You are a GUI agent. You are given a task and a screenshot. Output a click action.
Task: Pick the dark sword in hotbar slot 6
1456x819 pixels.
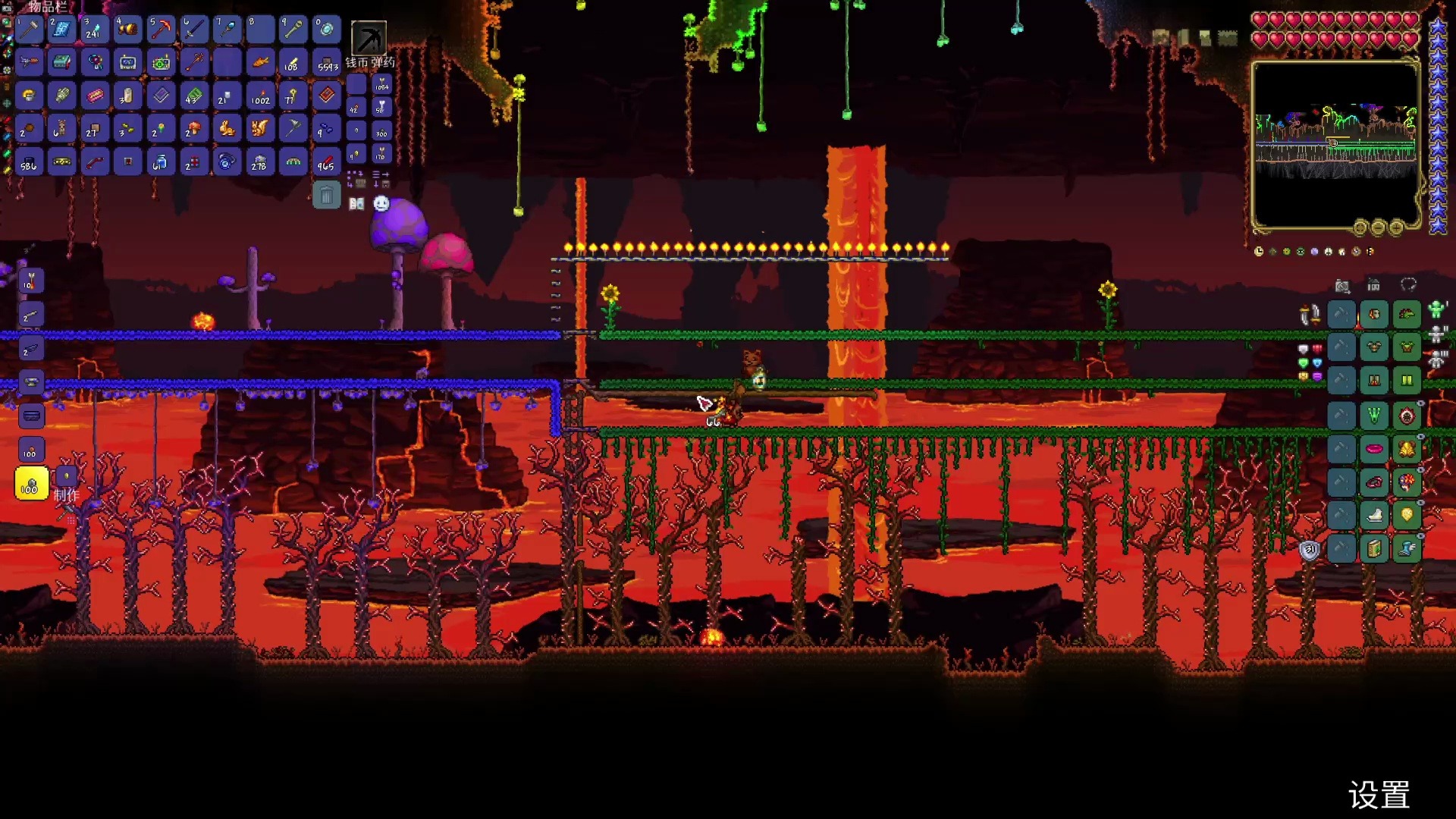pos(194,30)
